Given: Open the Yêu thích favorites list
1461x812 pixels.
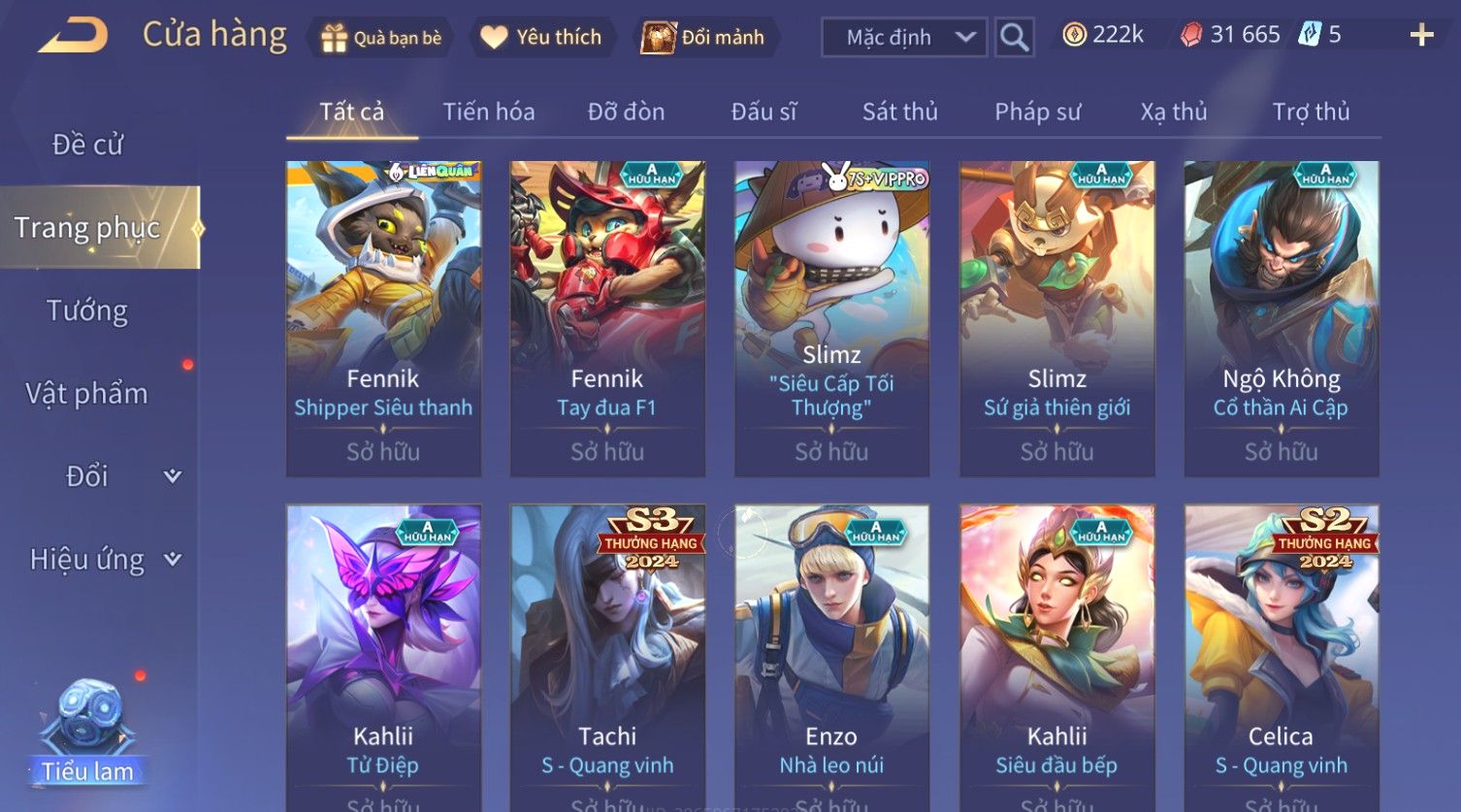Looking at the screenshot, I should (541, 37).
